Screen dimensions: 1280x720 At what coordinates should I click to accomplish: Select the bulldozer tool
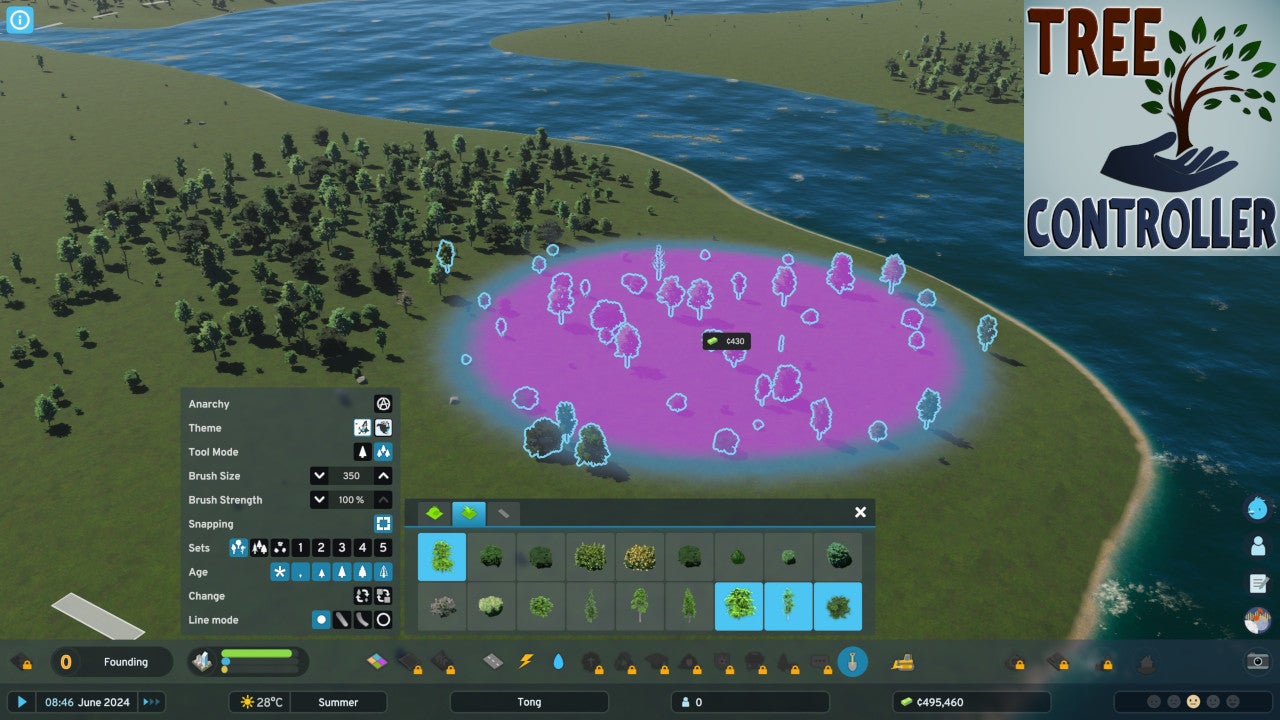902,661
